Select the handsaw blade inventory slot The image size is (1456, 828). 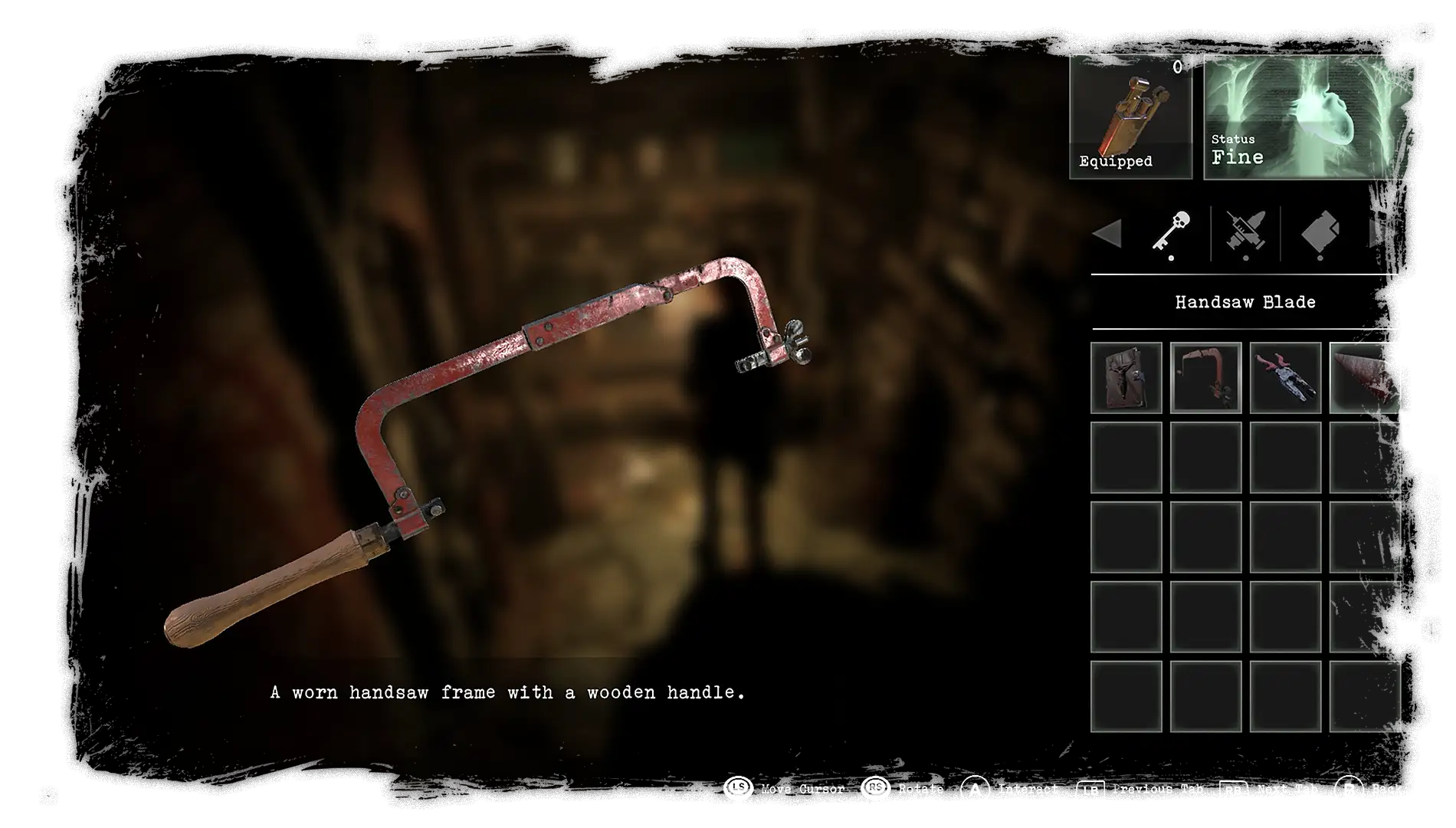tap(1365, 378)
